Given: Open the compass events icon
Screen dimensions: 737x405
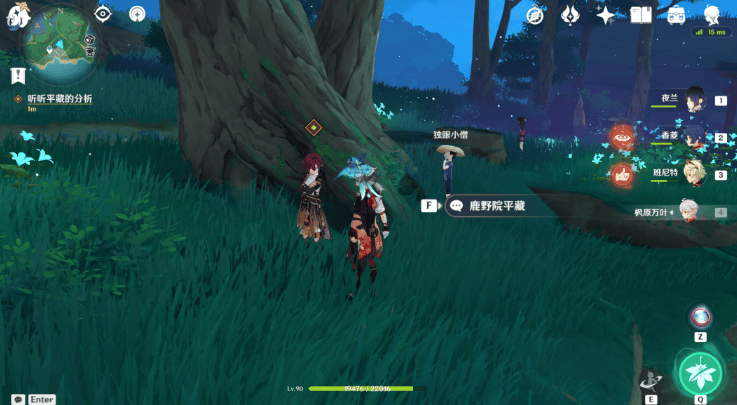Looking at the screenshot, I should tap(537, 14).
